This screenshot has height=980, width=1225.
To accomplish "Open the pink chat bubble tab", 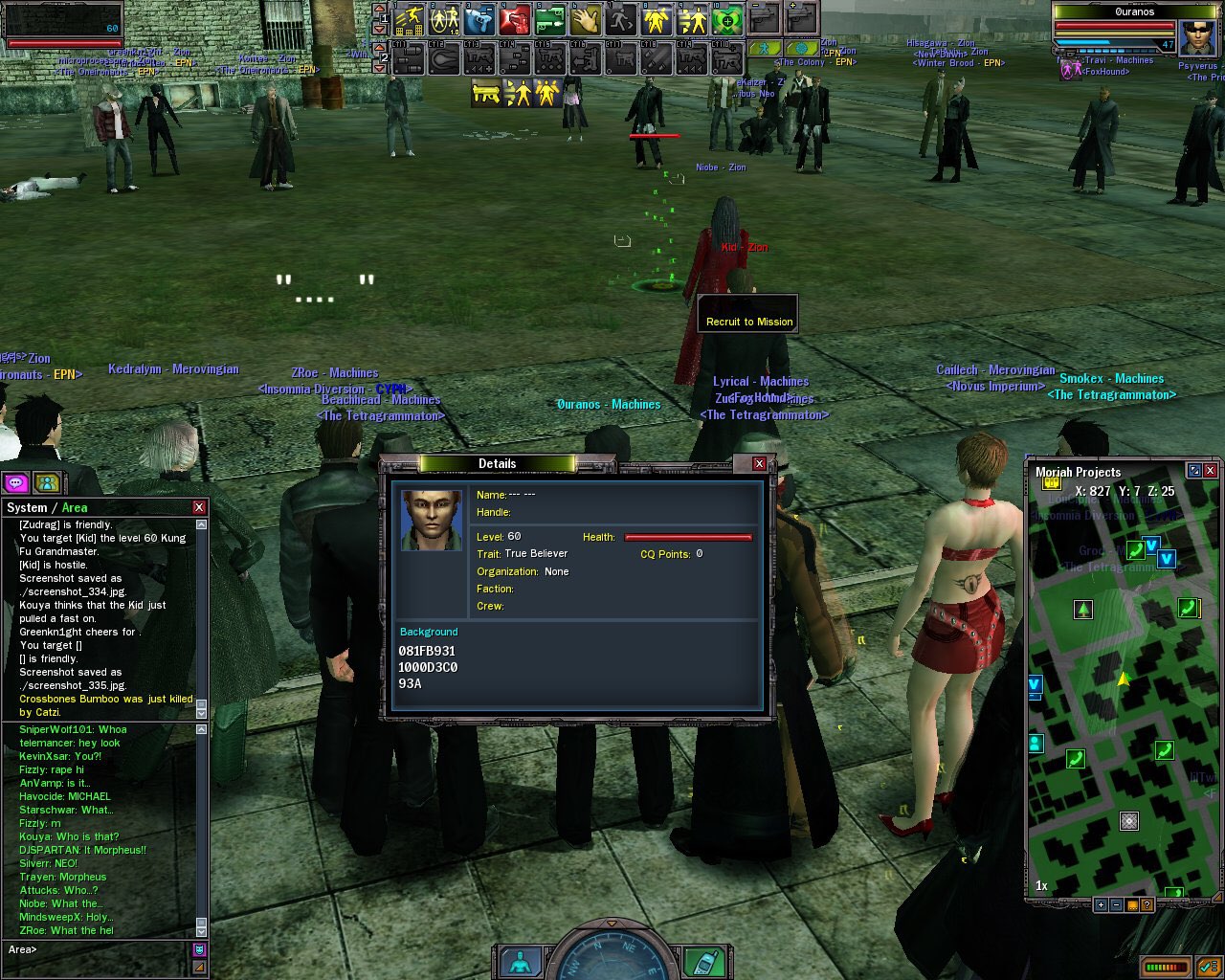I will point(15,483).
